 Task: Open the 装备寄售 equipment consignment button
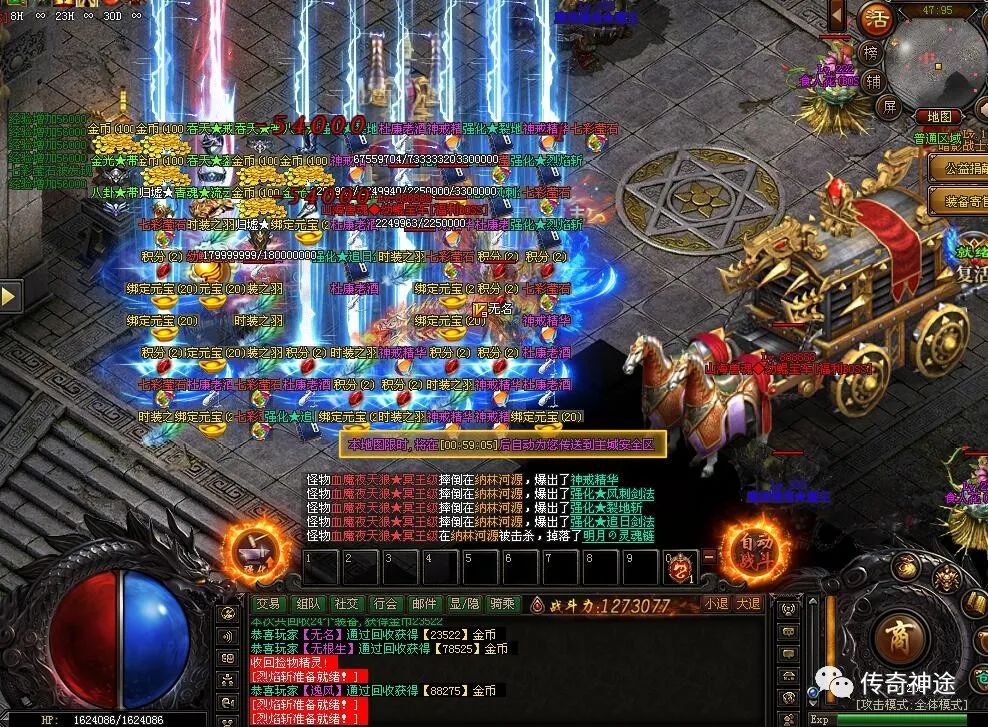[958, 201]
